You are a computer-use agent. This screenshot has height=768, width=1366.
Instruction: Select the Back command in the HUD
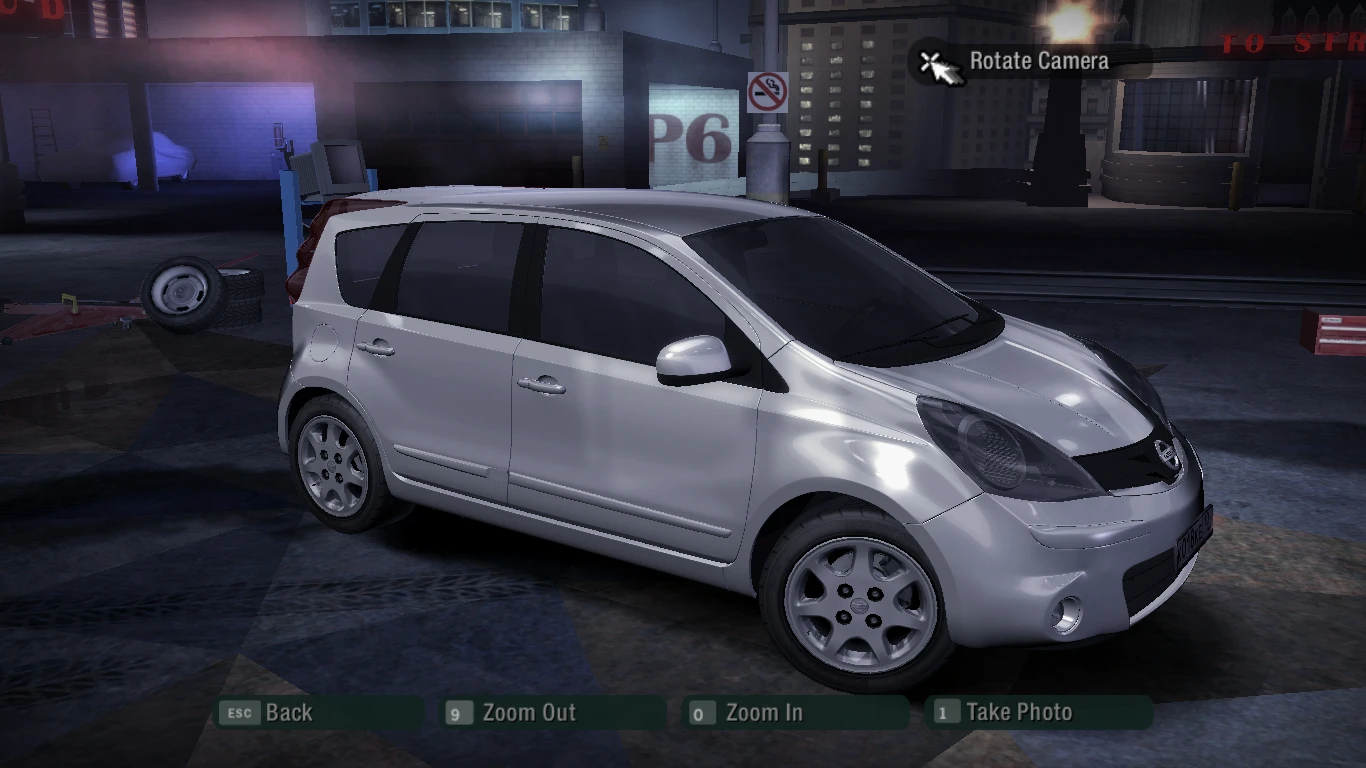(x=289, y=713)
